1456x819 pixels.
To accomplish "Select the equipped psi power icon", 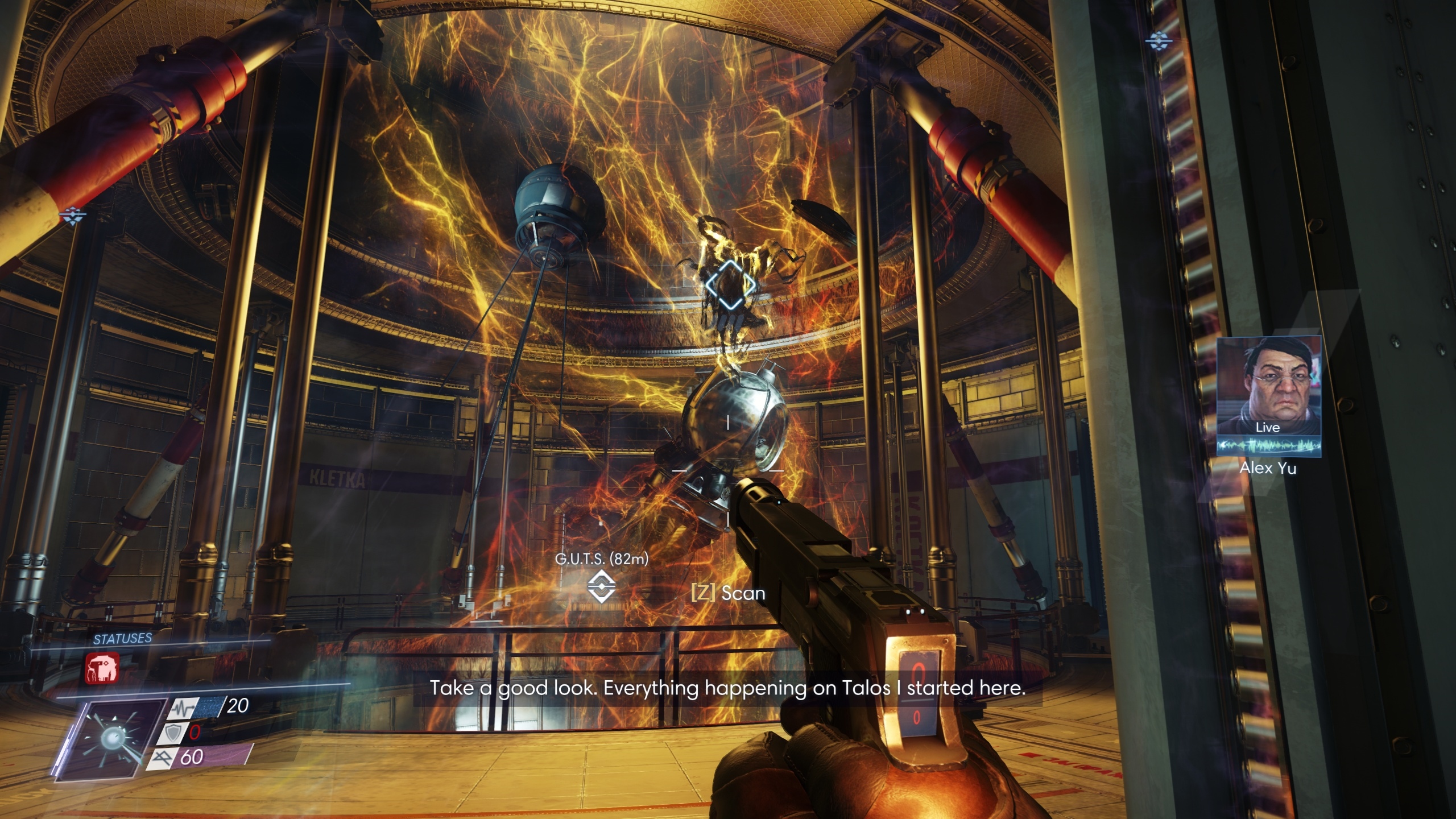I will point(110,738).
